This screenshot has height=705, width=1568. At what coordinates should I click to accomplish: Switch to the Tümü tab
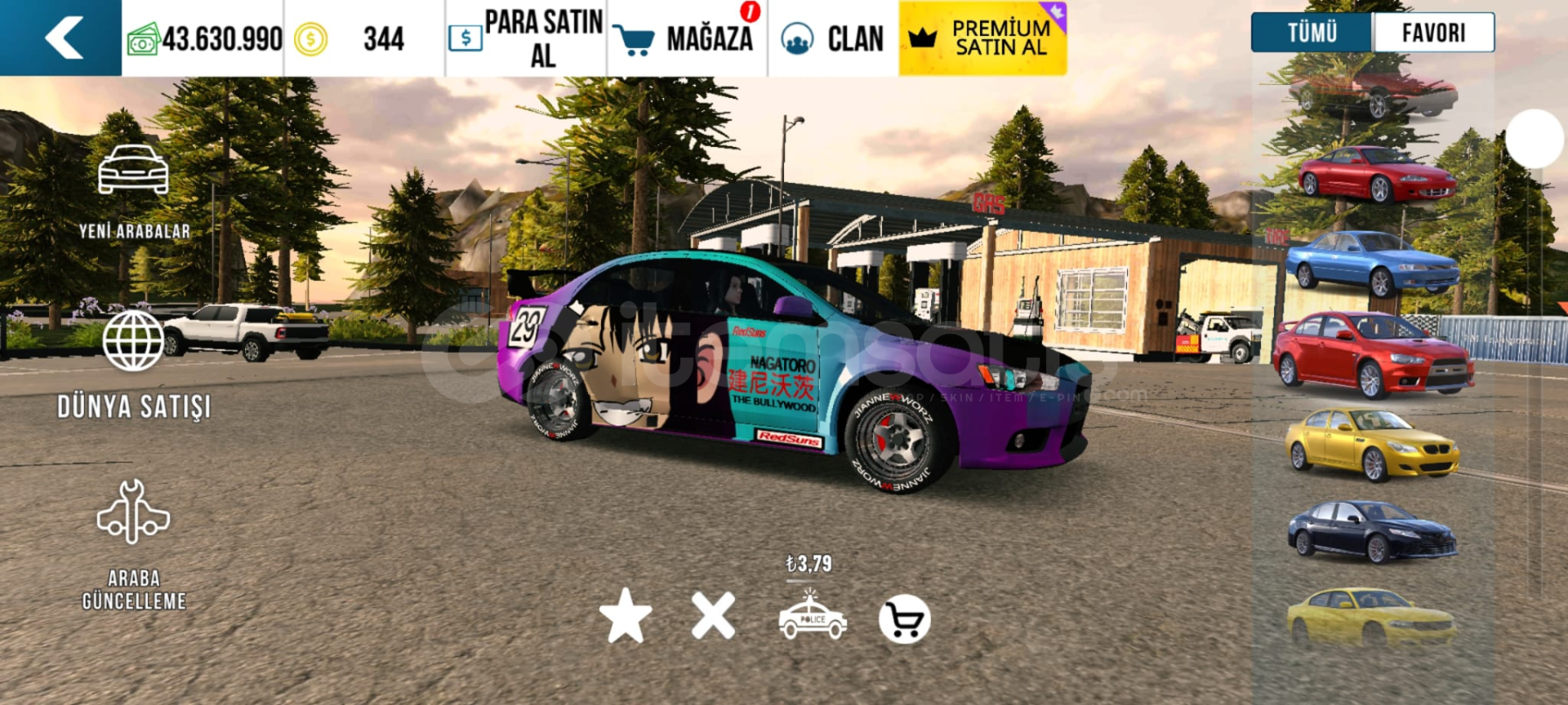pos(1312,33)
